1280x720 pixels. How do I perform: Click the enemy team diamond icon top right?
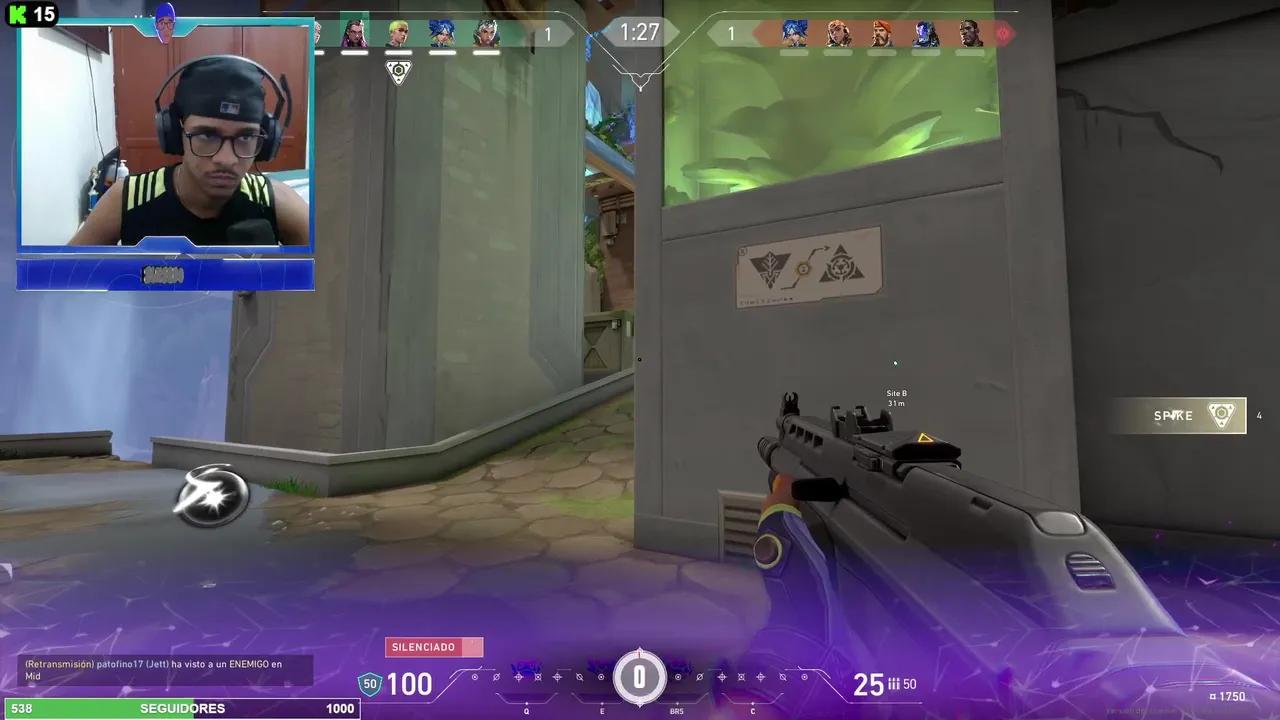[x=1003, y=33]
